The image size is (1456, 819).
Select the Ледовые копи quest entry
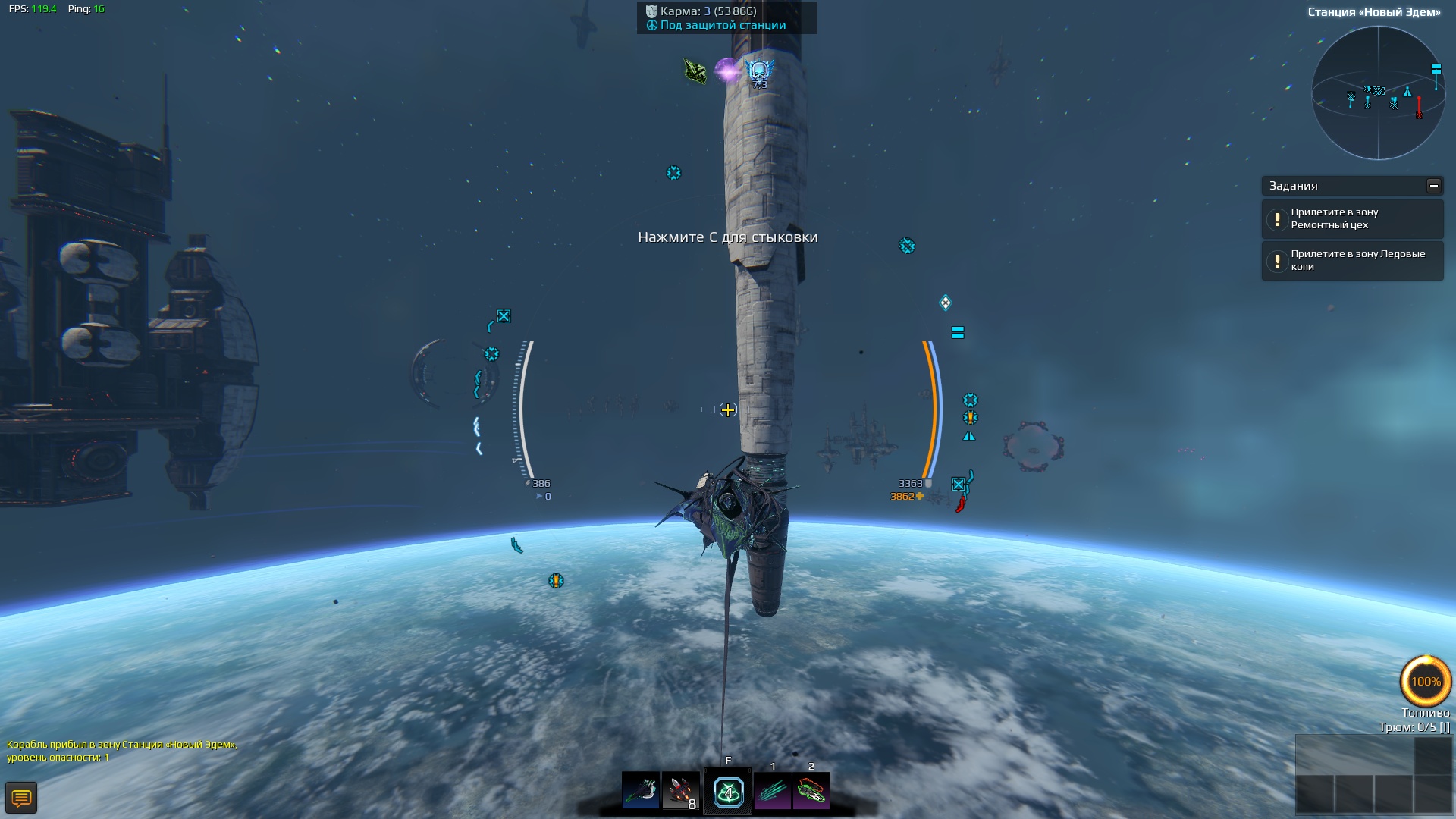[x=1352, y=261]
